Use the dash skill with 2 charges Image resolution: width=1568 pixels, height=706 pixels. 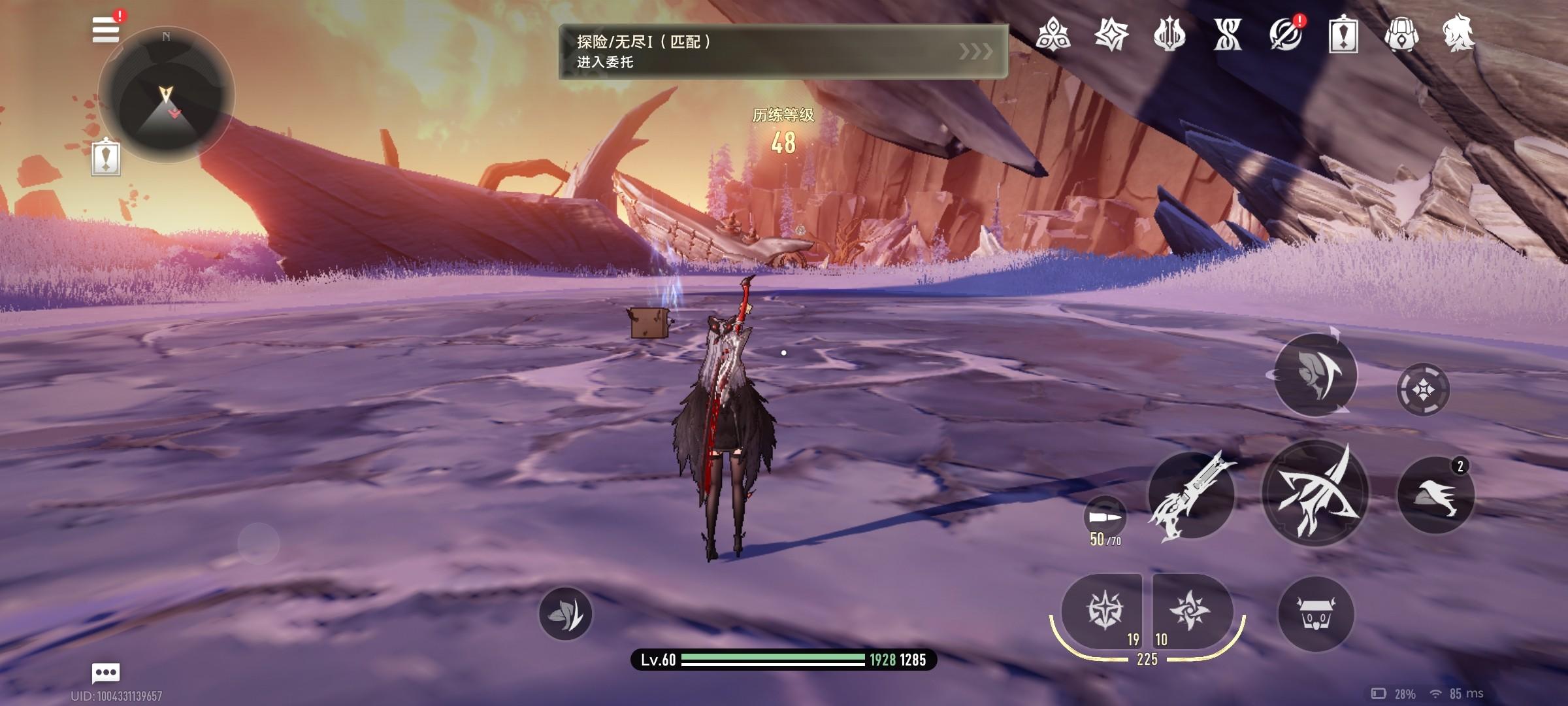tap(1435, 495)
